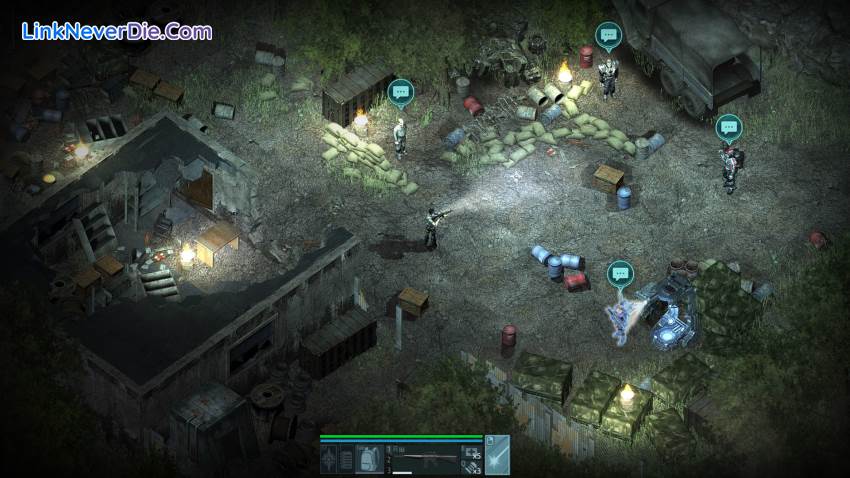Open the crosshair map icon
850x478 pixels.
(328, 459)
